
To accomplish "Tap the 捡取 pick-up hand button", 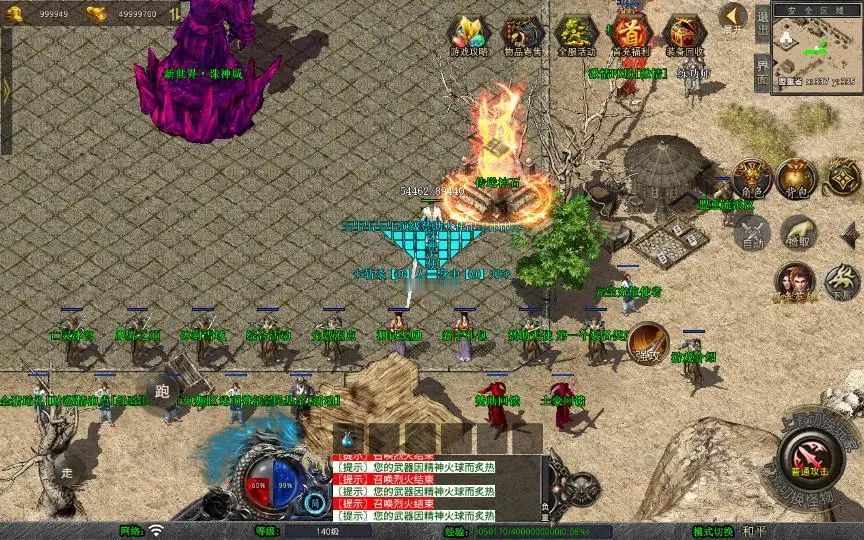I will tap(798, 232).
